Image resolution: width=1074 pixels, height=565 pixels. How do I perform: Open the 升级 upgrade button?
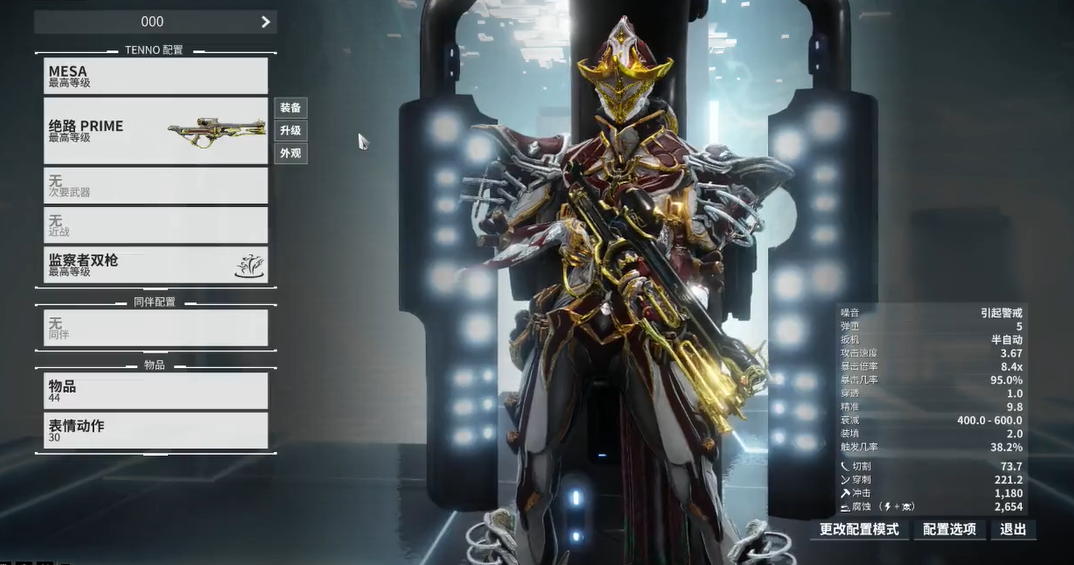(x=291, y=131)
